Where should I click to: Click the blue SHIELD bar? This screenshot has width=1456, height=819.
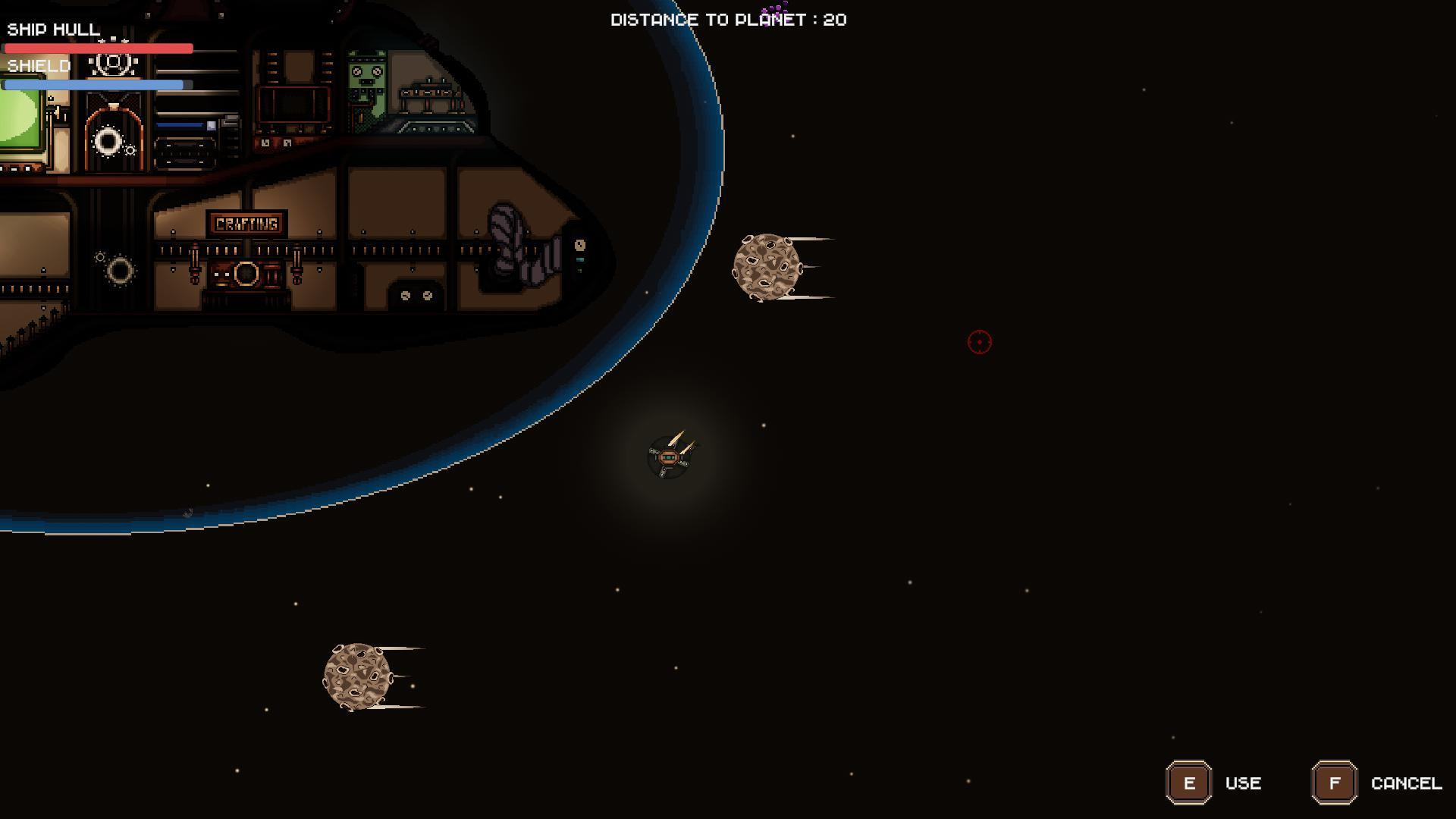click(94, 85)
